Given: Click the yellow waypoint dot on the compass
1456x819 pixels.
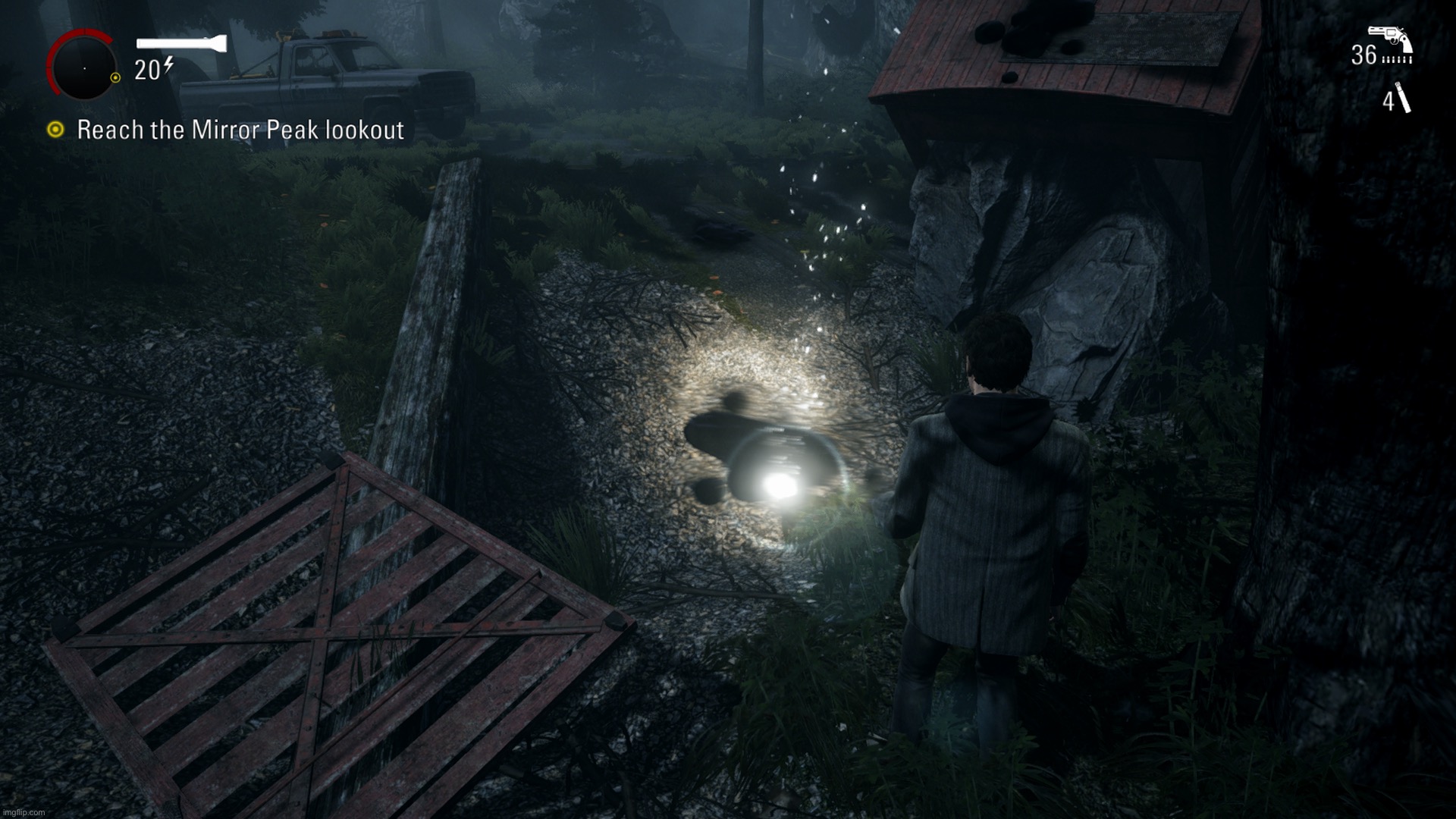Looking at the screenshot, I should (x=115, y=77).
